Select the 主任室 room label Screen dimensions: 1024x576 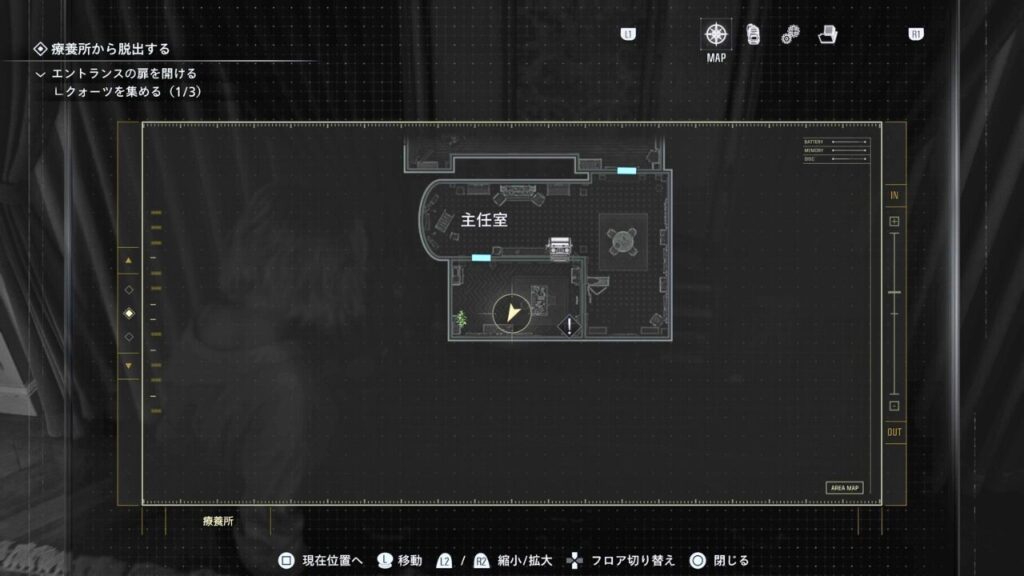tap(484, 220)
